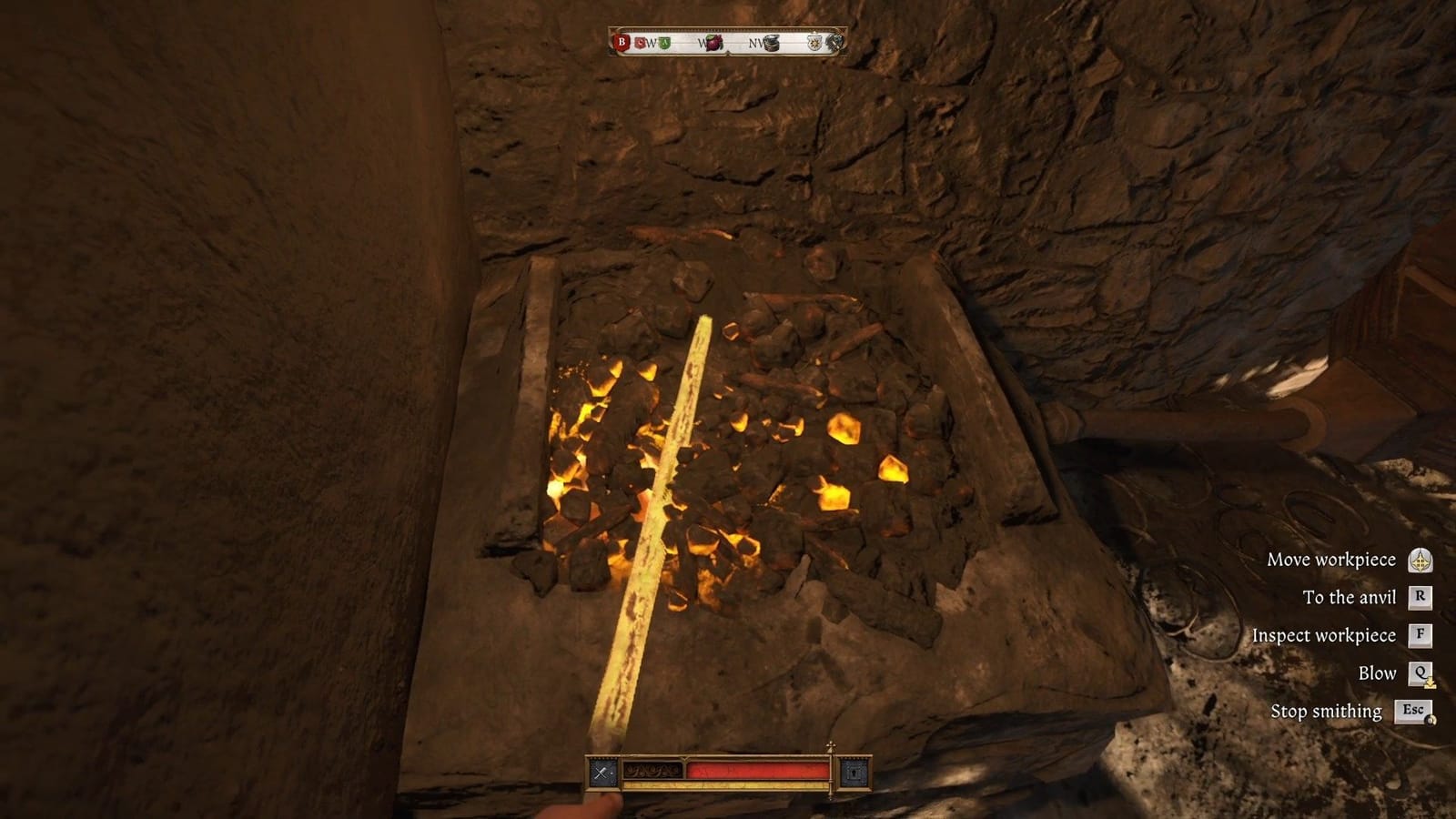Viewport: 1456px width, 819px height.
Task: Select the red B marker on the compass
Action: 622,42
